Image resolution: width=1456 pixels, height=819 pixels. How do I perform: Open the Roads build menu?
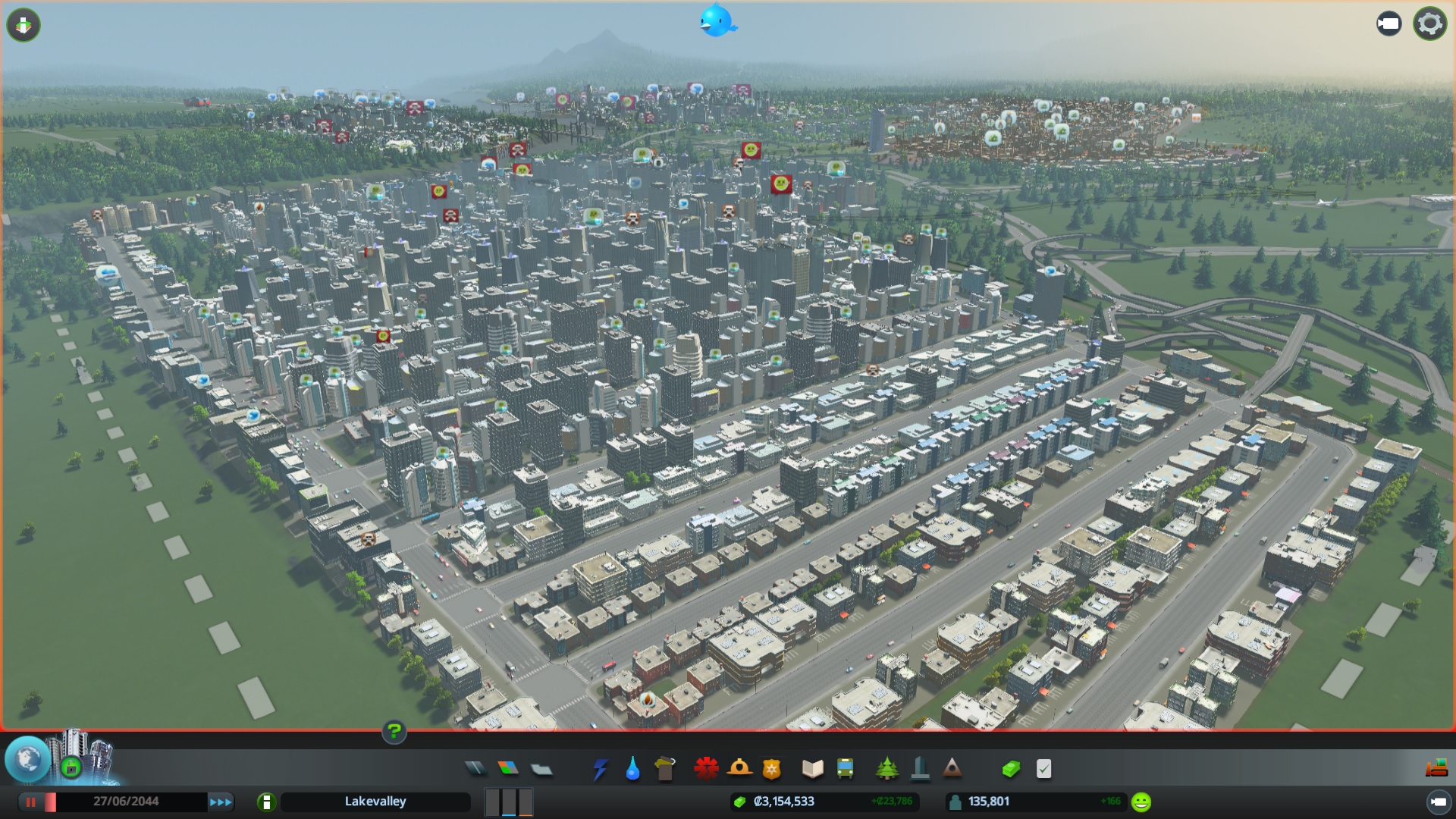(x=475, y=769)
